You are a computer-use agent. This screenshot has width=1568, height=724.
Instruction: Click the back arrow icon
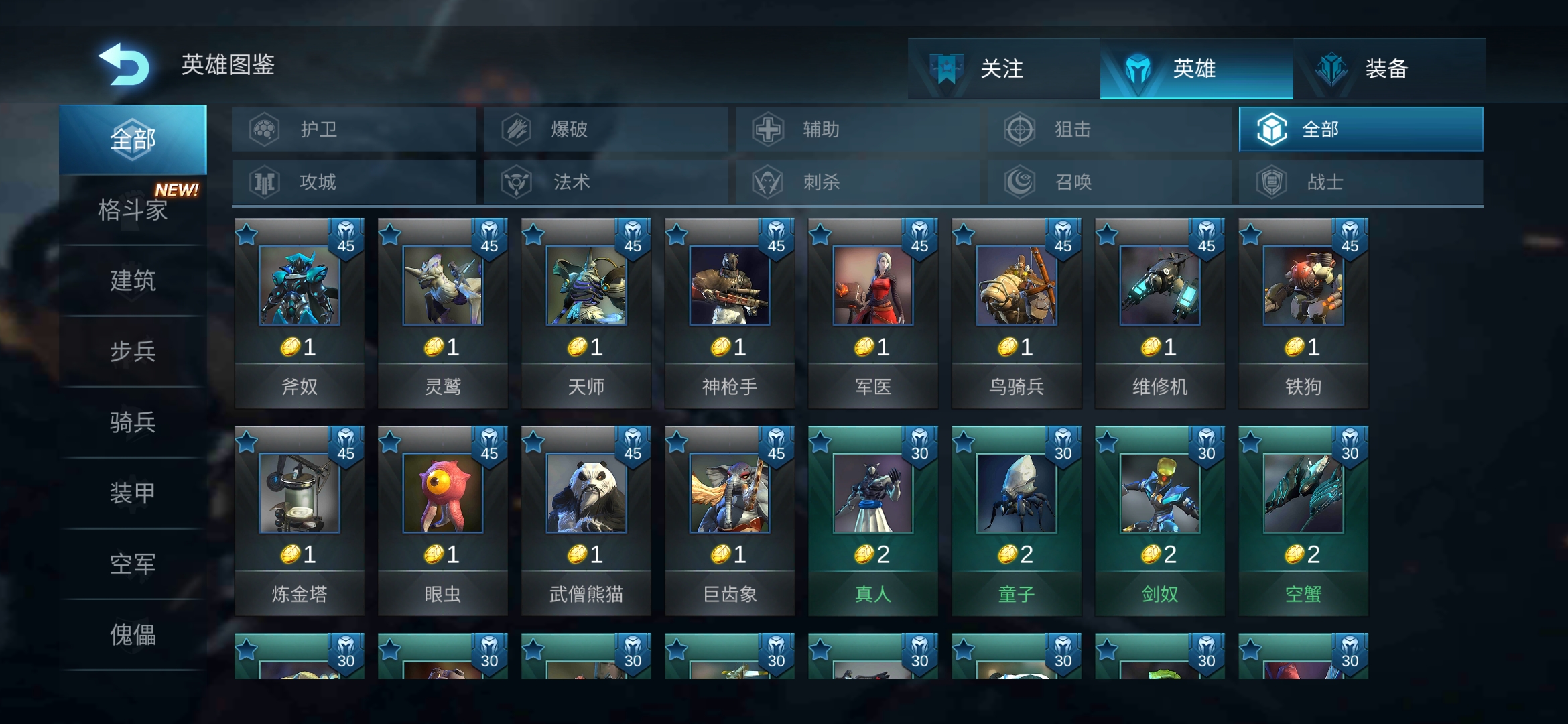125,64
